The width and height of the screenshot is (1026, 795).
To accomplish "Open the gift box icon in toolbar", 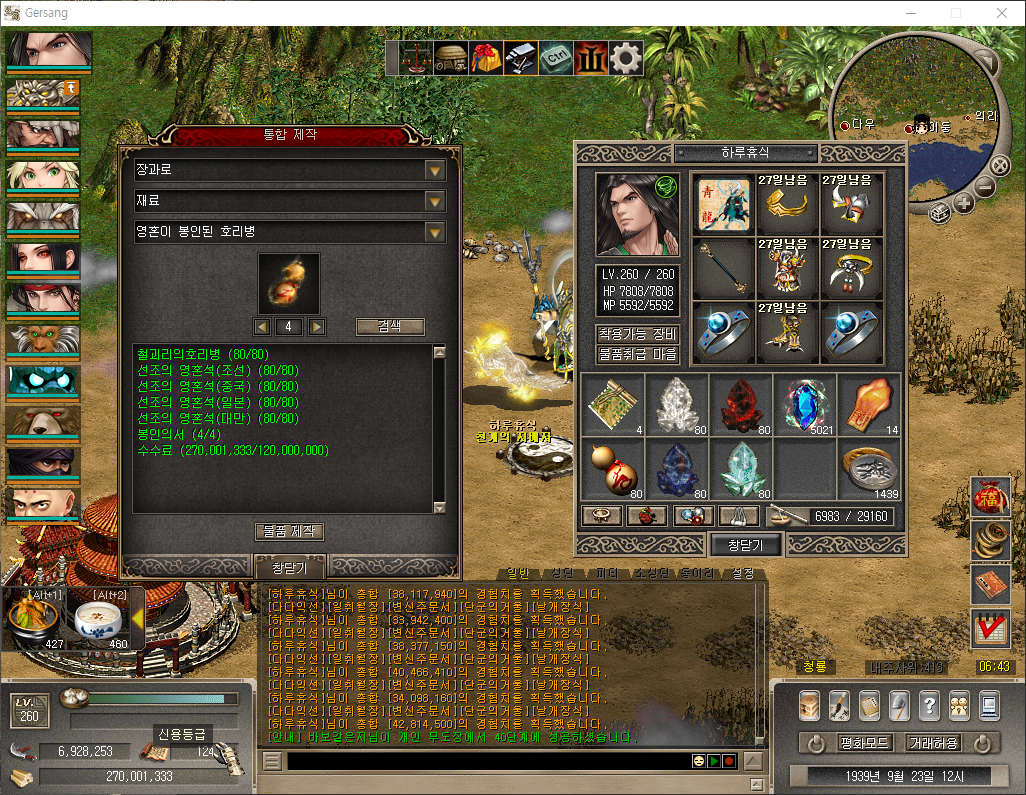I will [487, 58].
